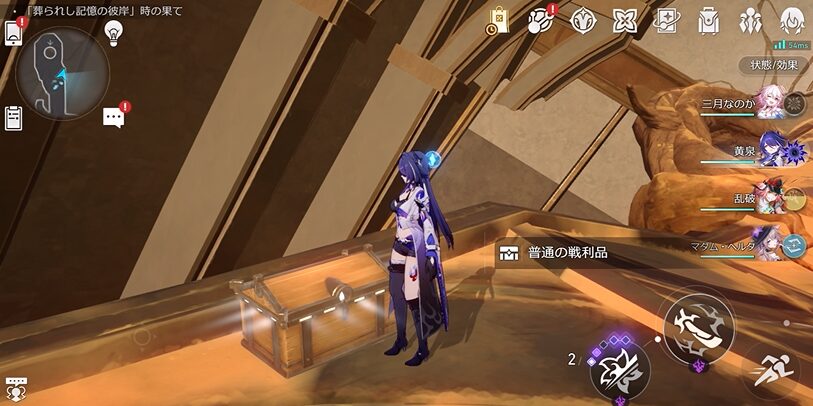
Task: Open the event icon with red alert
Action: pos(541,19)
